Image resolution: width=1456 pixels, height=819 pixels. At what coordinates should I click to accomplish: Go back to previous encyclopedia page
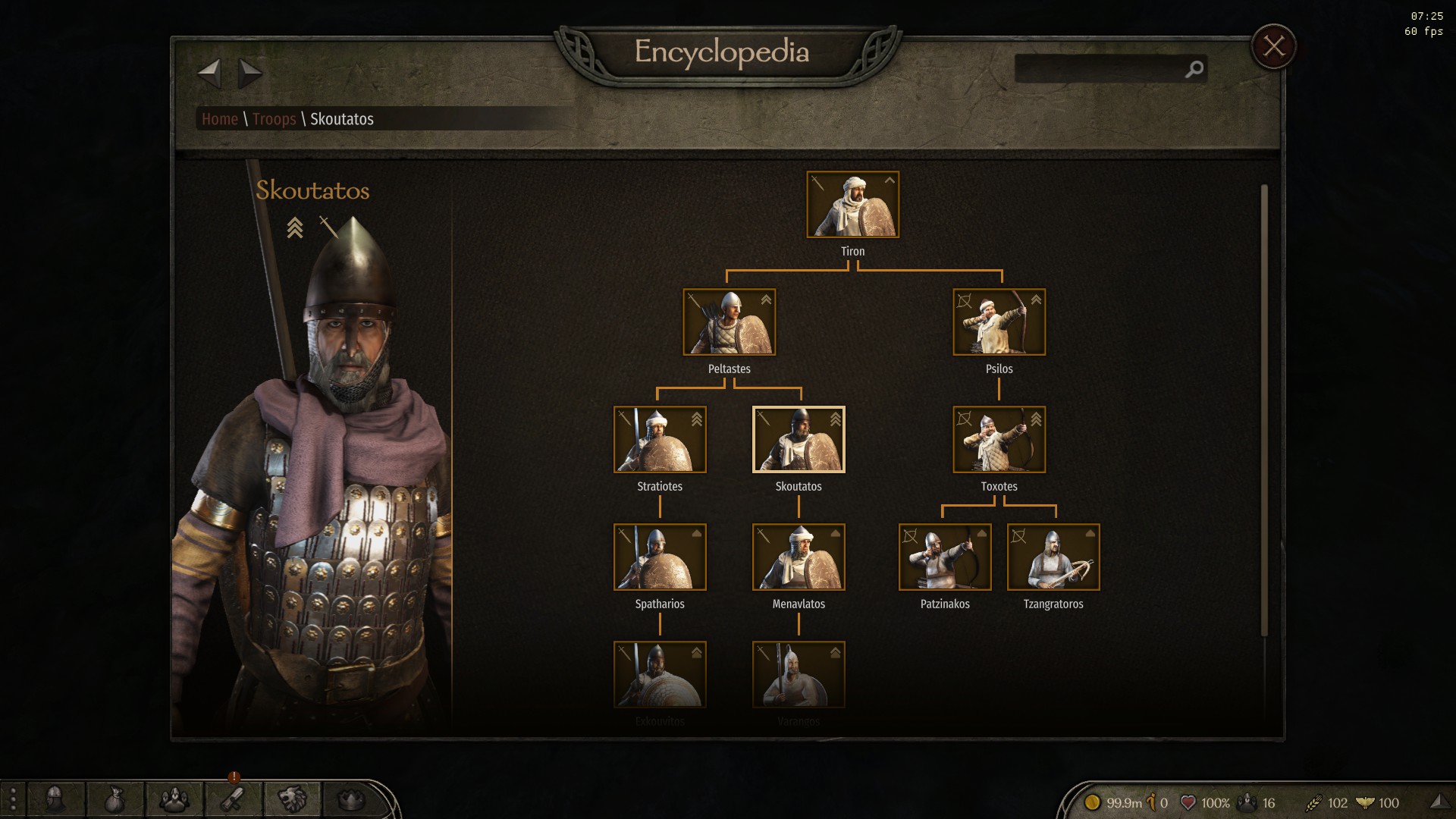(x=209, y=74)
